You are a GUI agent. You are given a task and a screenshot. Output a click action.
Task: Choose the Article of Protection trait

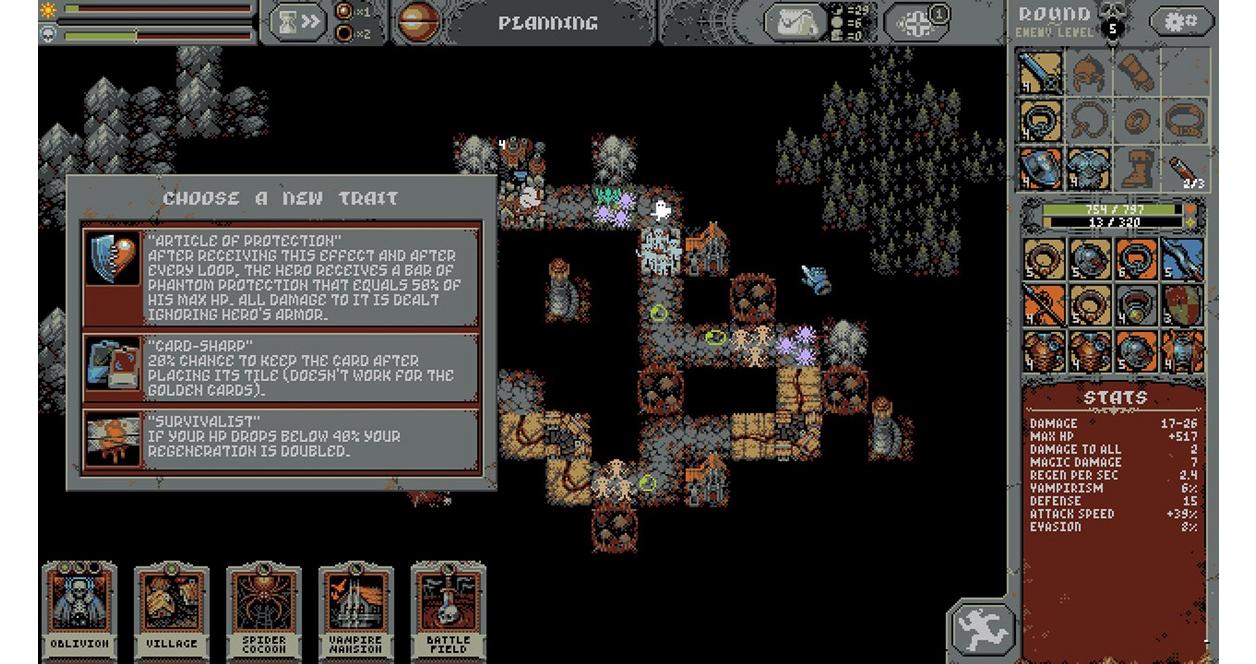[x=281, y=275]
